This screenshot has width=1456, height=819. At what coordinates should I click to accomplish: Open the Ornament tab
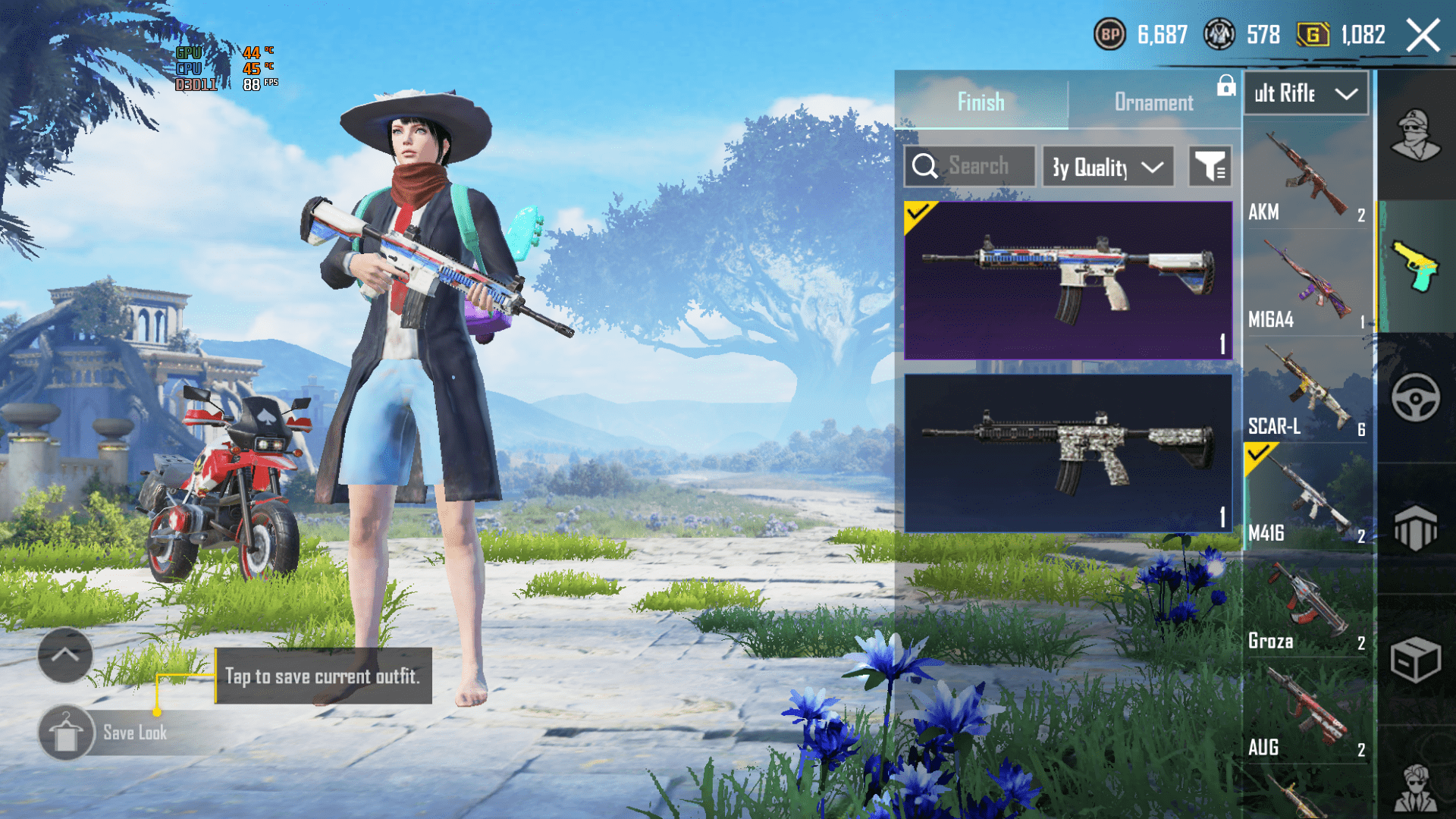click(x=1153, y=102)
